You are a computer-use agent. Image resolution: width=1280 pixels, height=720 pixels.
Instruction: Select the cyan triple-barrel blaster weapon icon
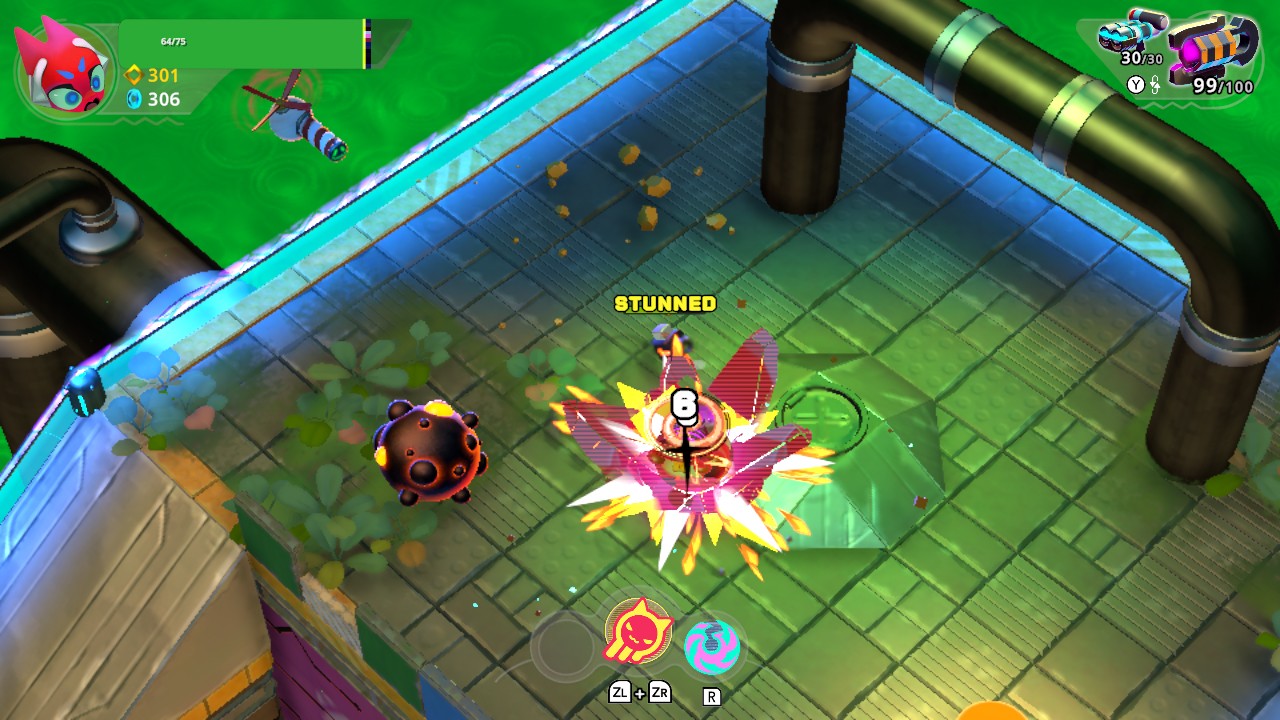1130,30
